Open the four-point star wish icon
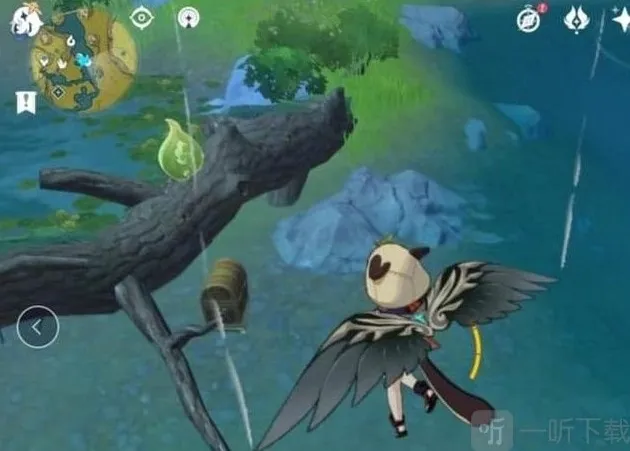Viewport: 630px width, 451px height. point(619,19)
